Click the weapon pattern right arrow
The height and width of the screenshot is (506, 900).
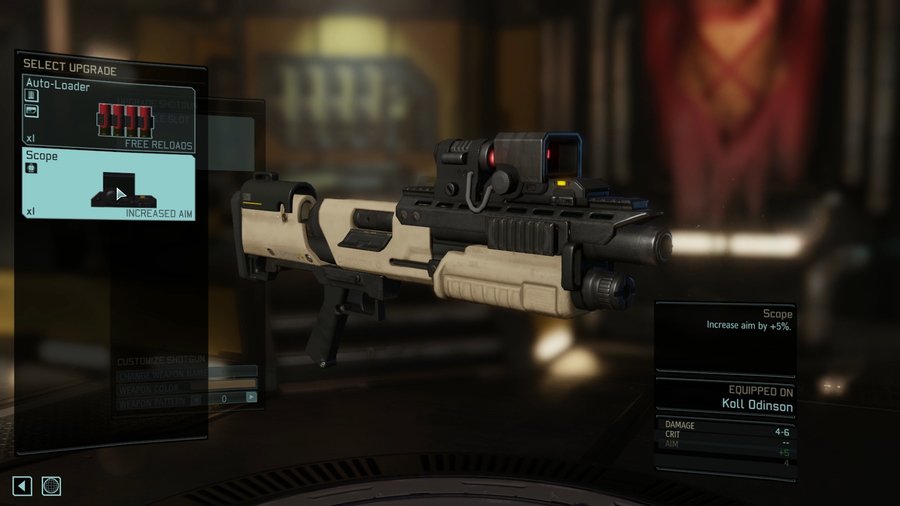pos(251,397)
